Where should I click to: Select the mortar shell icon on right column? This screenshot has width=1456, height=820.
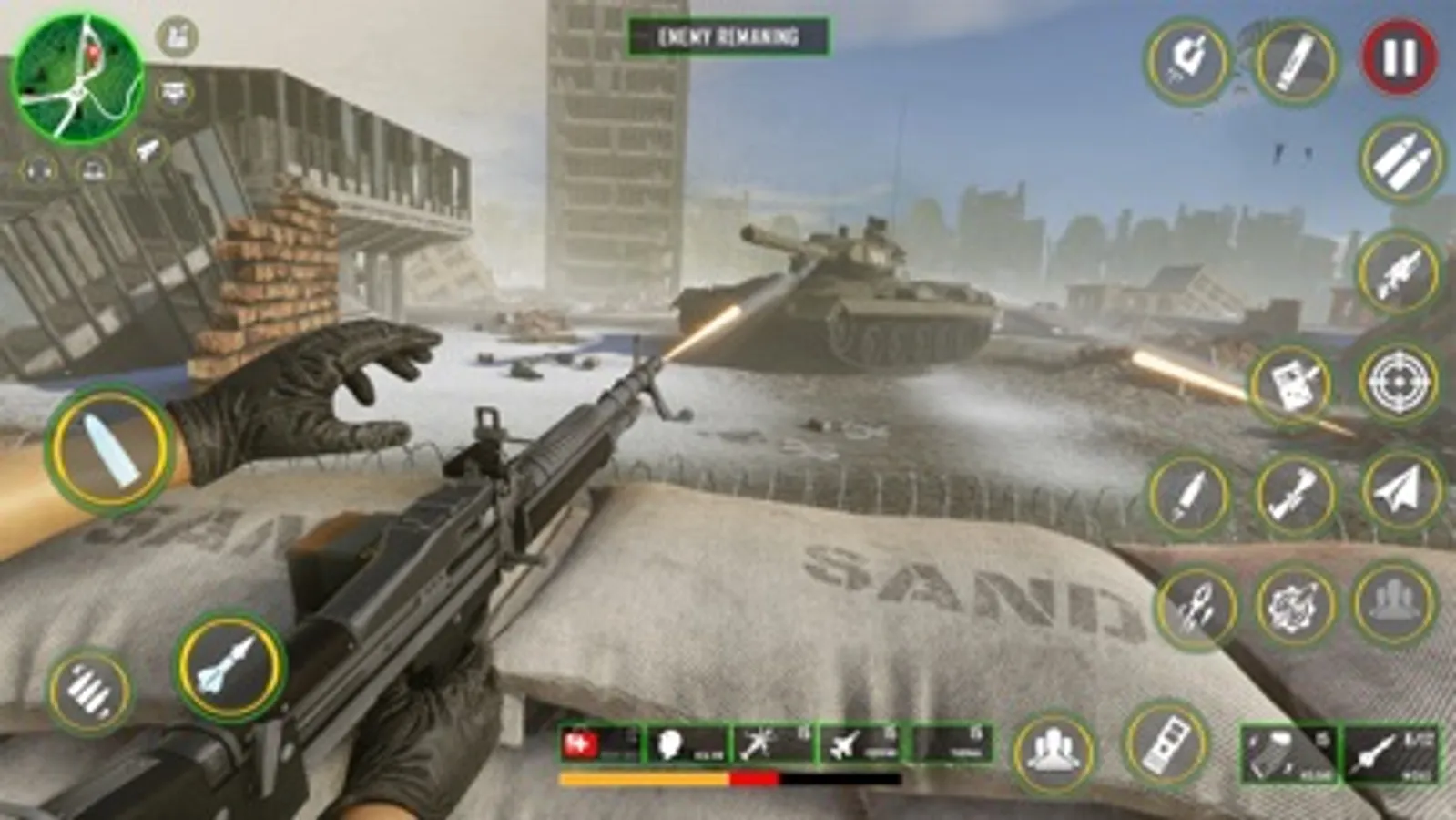click(1293, 492)
